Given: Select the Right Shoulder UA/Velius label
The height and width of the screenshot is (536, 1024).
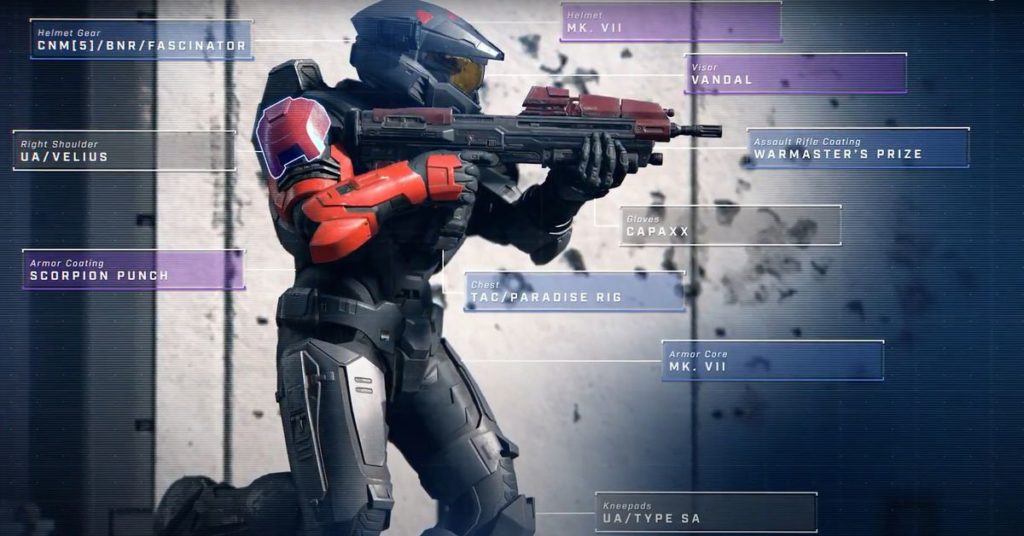Looking at the screenshot, I should (125, 150).
